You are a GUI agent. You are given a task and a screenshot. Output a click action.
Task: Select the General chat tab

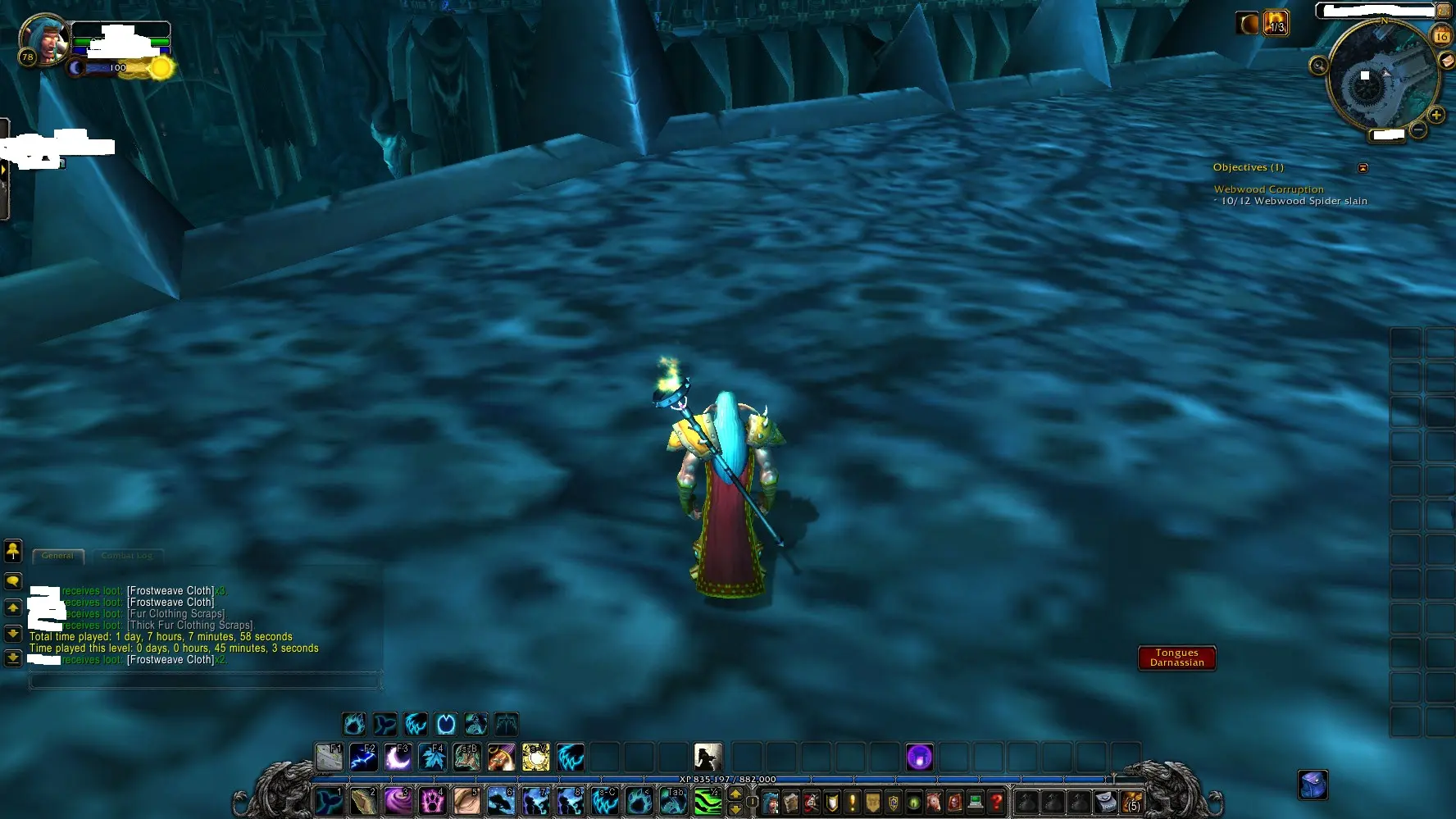(x=57, y=556)
